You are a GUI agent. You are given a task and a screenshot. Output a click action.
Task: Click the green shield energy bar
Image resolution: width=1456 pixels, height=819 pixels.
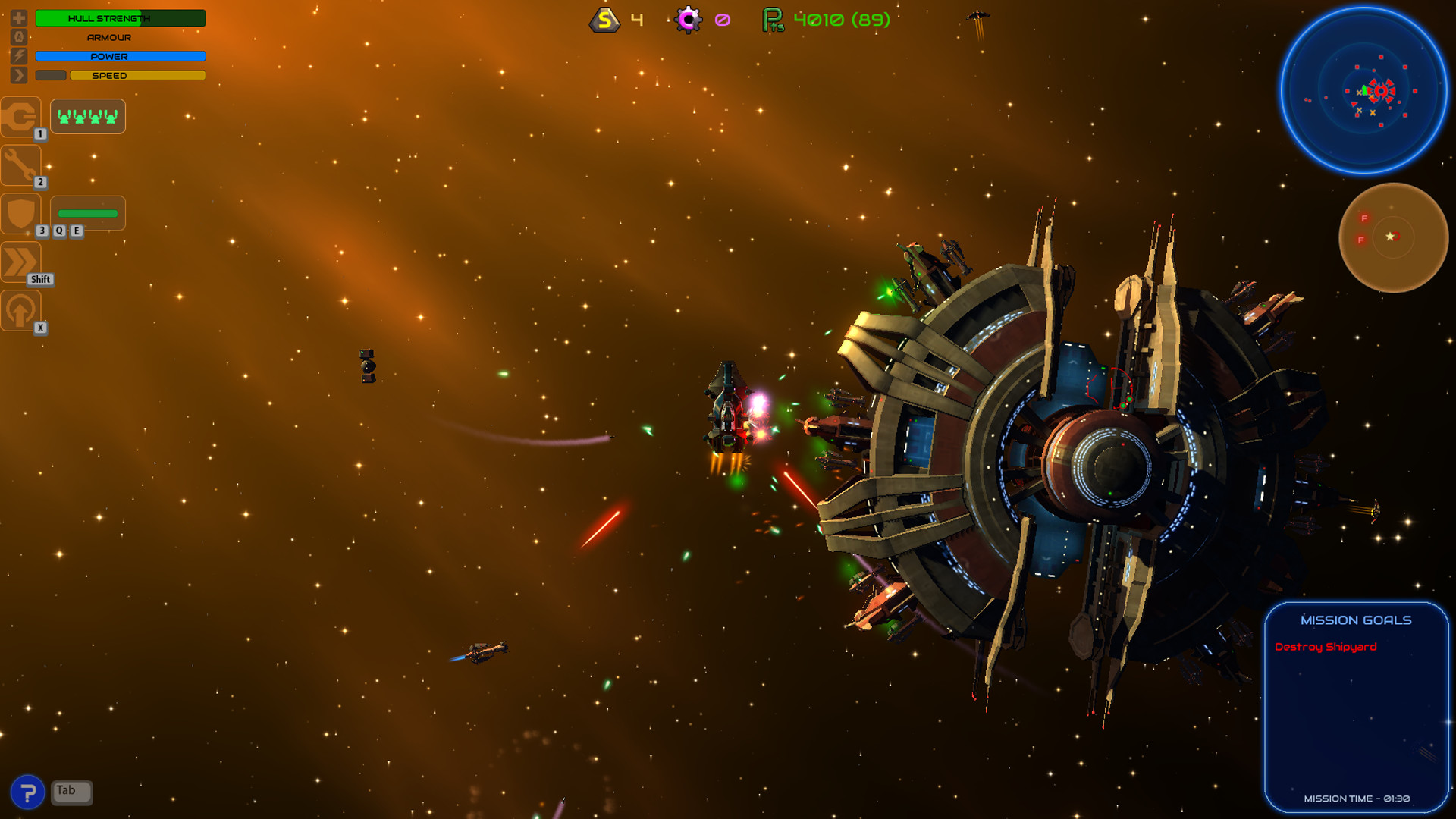pos(86,213)
